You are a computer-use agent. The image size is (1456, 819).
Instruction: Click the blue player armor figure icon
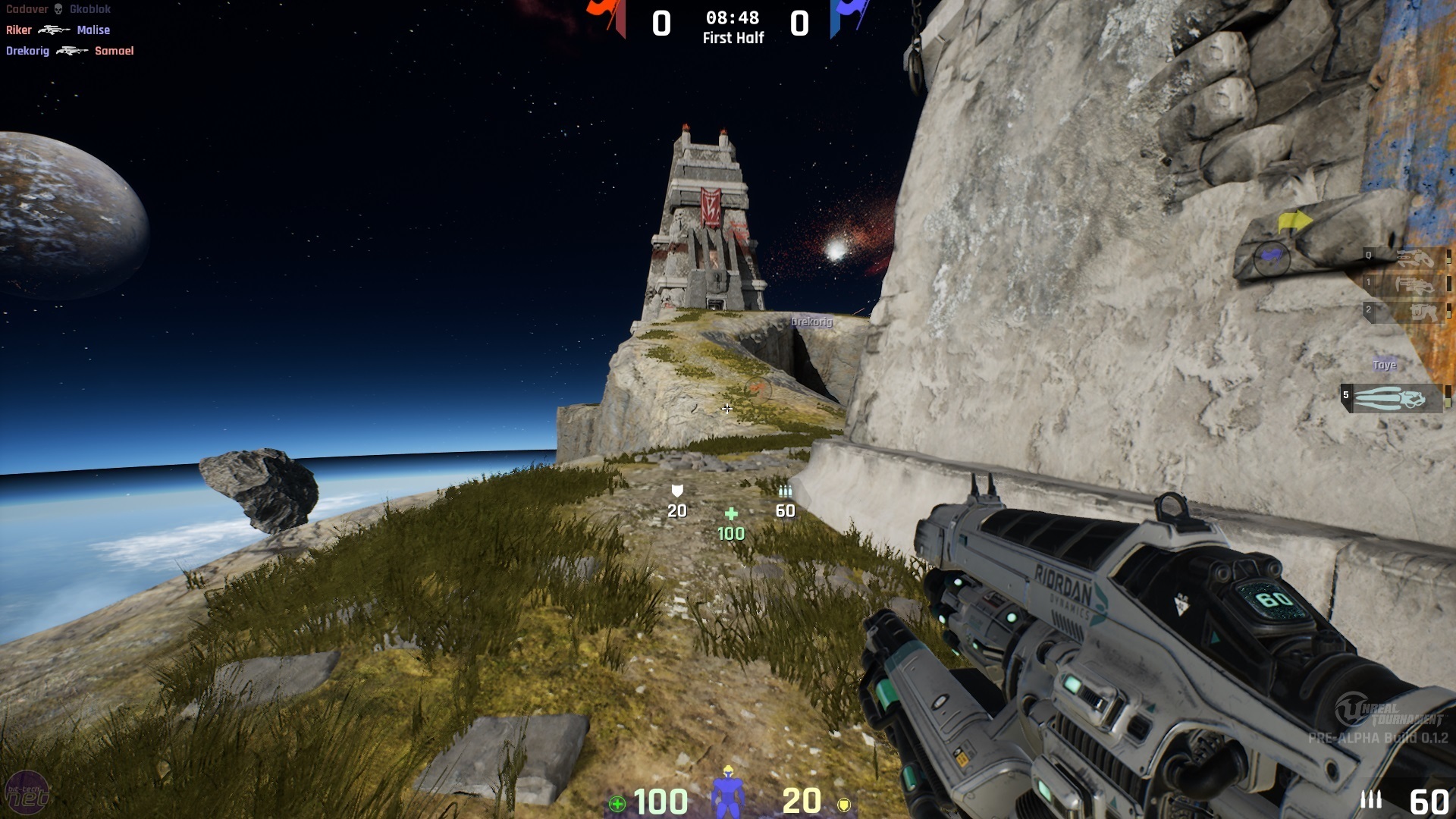[x=727, y=792]
